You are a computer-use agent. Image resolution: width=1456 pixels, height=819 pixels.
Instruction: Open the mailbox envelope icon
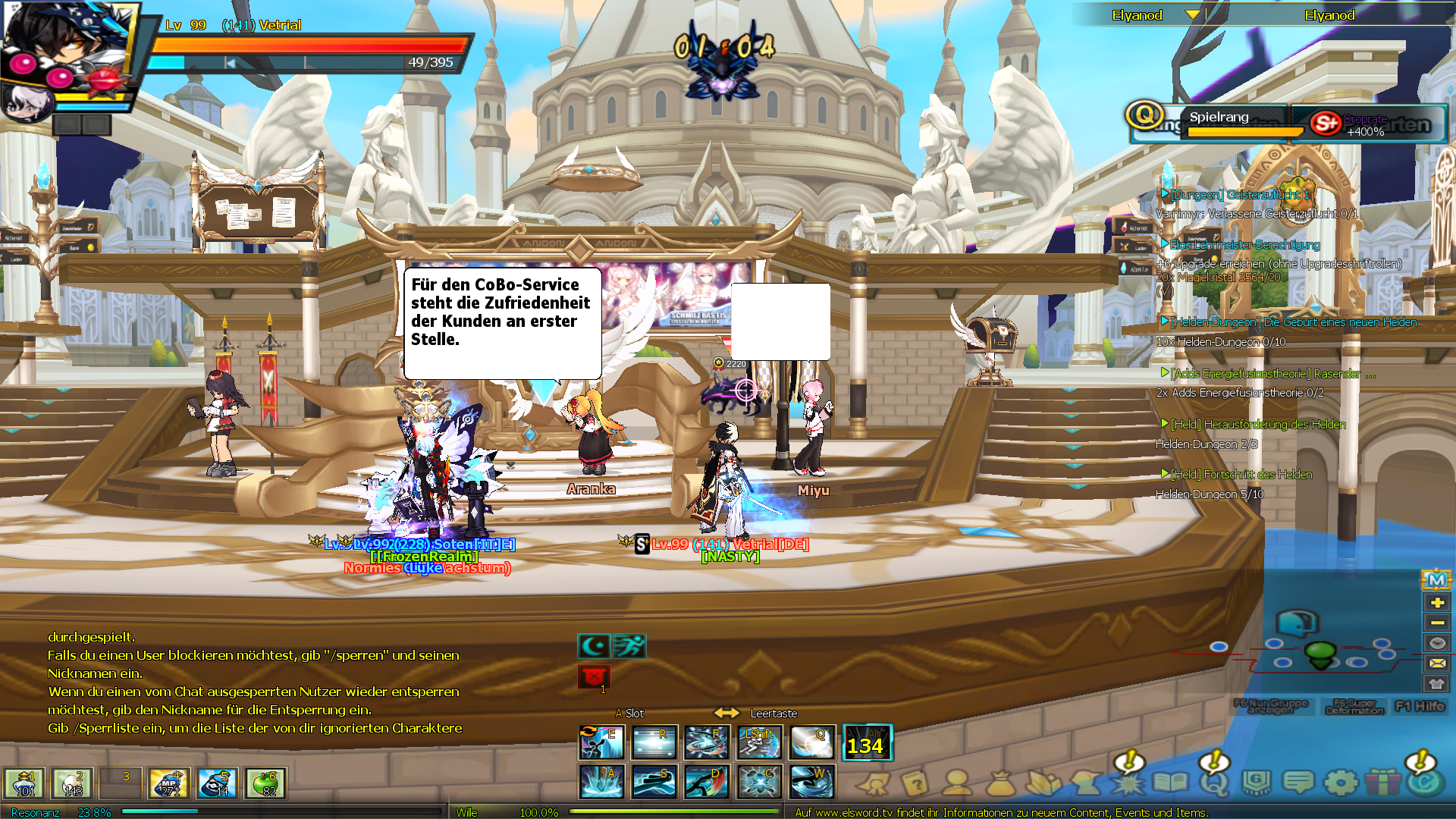click(x=1436, y=663)
